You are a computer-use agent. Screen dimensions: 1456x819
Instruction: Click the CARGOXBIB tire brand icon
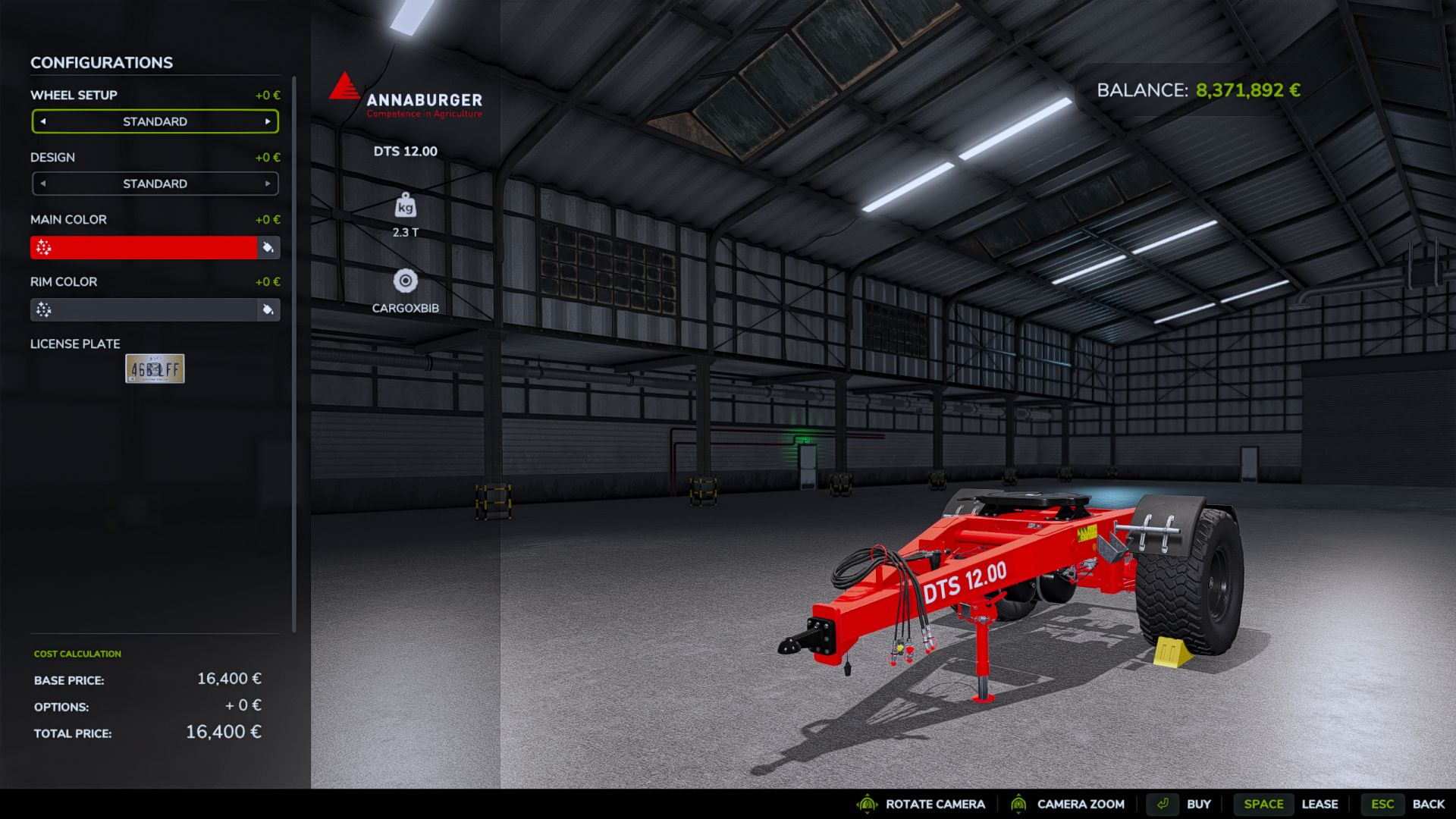pos(405,281)
